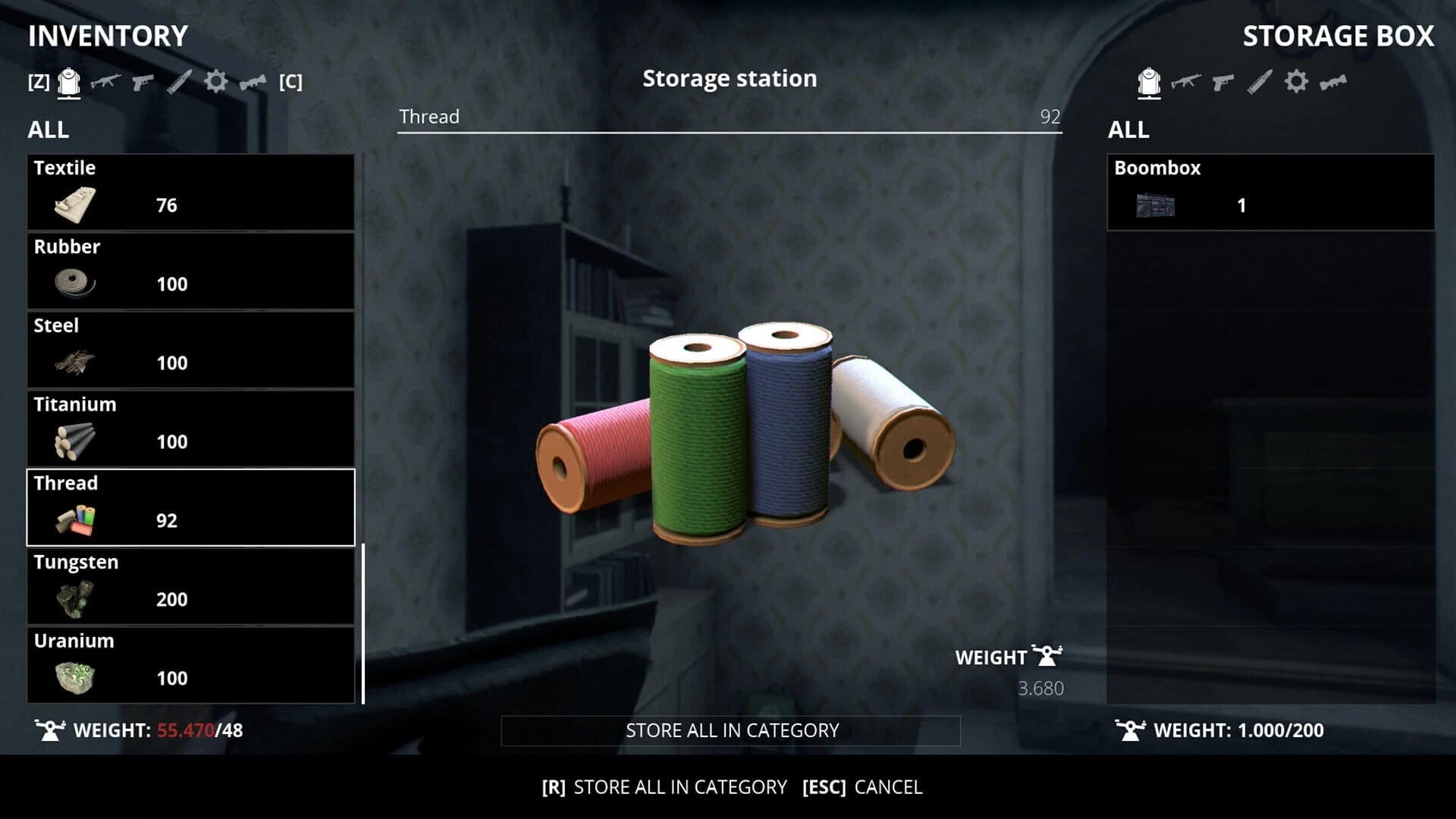Click the rocket launcher filter in Inventory
Viewport: 1456px width, 819px height.
[x=253, y=83]
